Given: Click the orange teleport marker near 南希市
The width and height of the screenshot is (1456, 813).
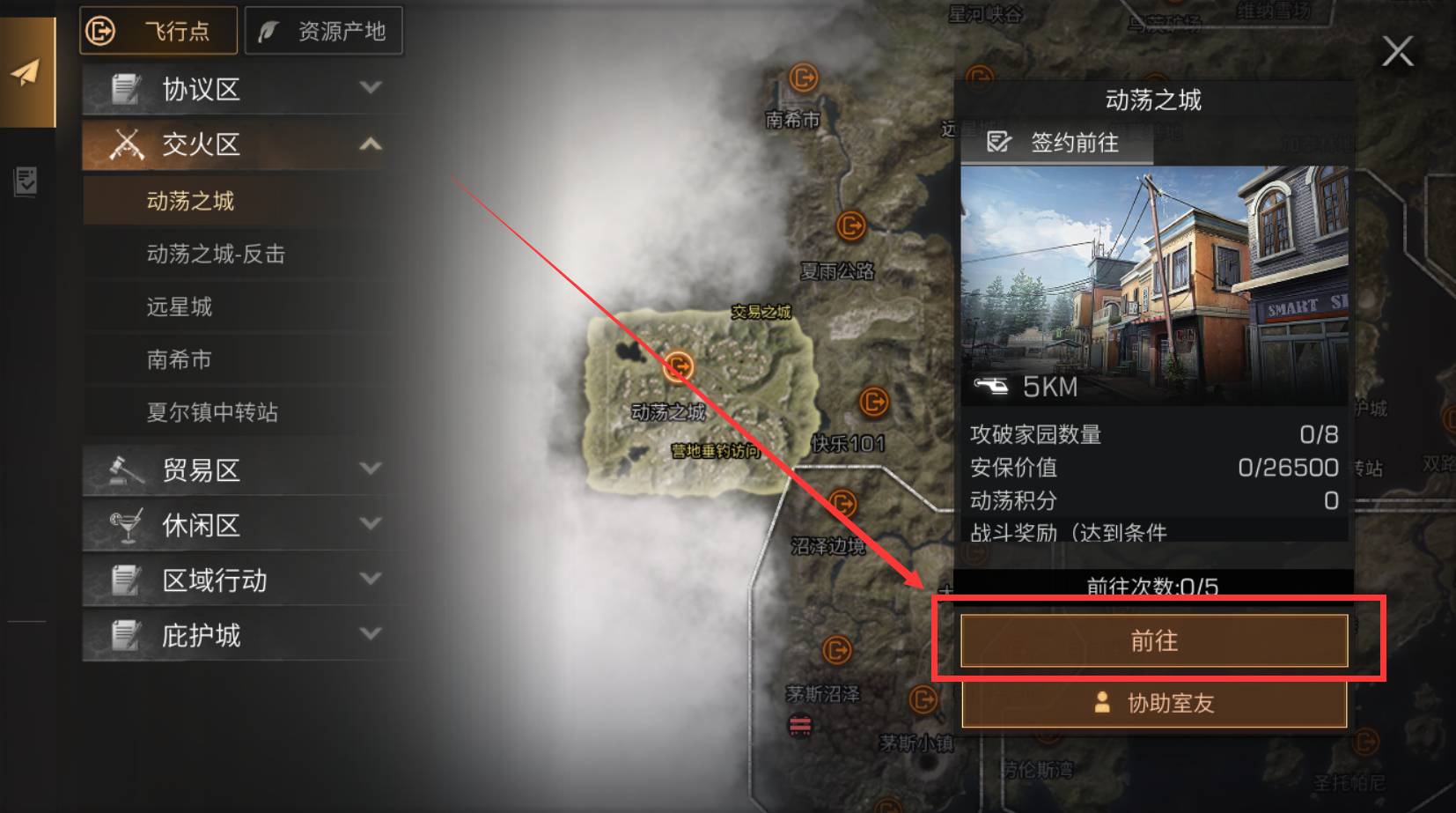Looking at the screenshot, I should tap(803, 78).
